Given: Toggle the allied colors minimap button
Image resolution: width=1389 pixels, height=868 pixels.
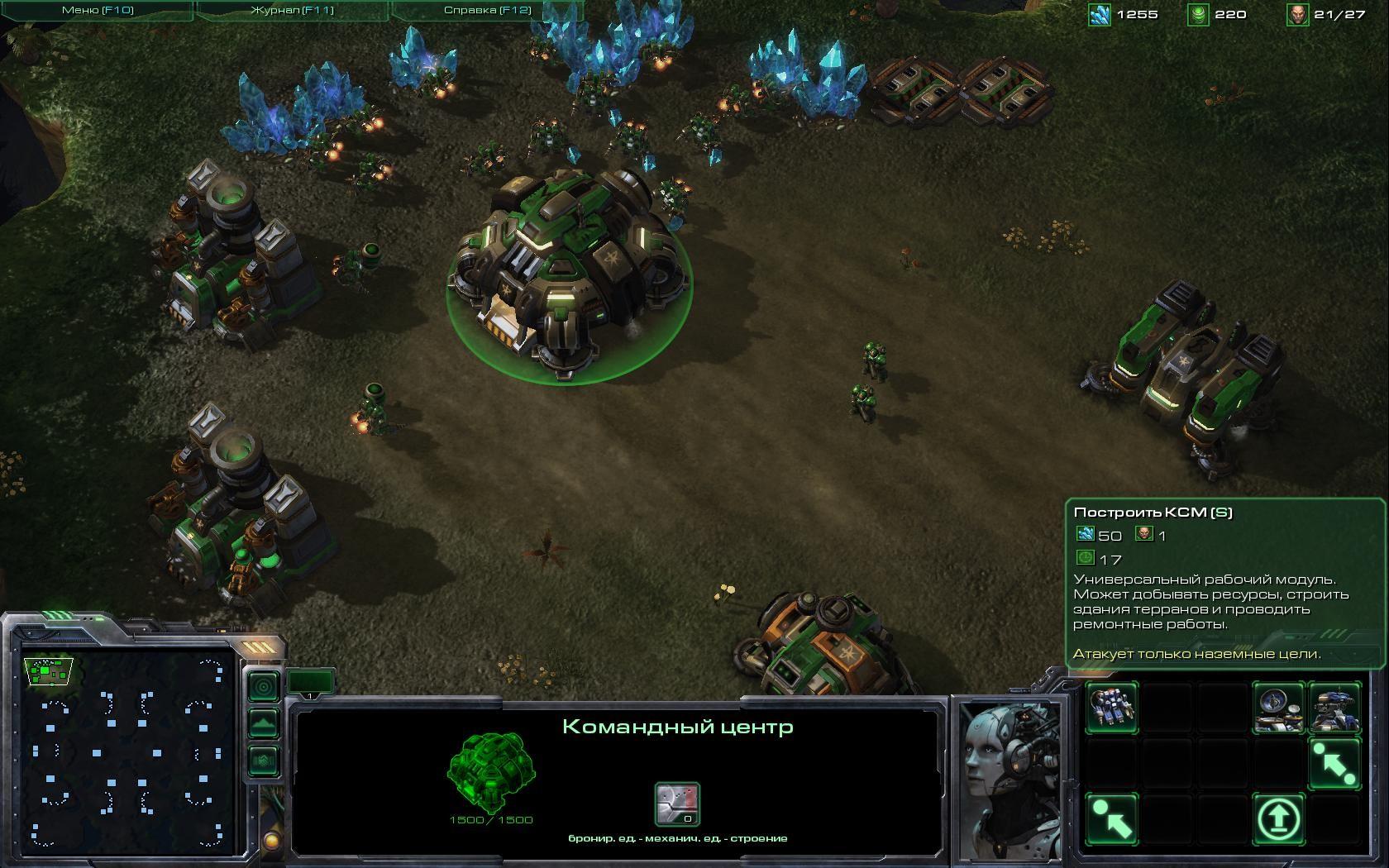Looking at the screenshot, I should (264, 760).
